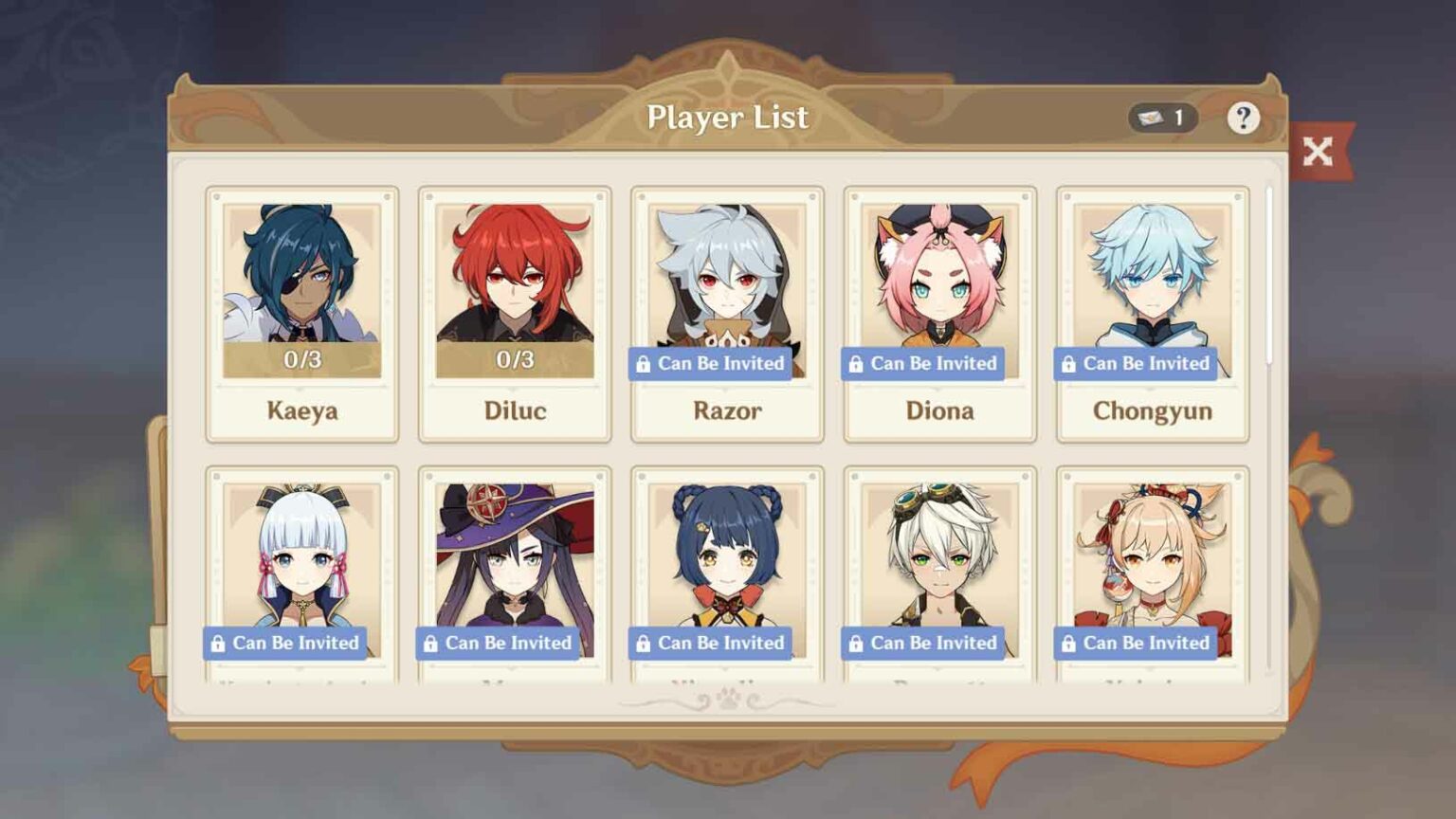This screenshot has width=1456, height=819.
Task: Open Chongyun's player card
Action: pyautogui.click(x=1152, y=314)
